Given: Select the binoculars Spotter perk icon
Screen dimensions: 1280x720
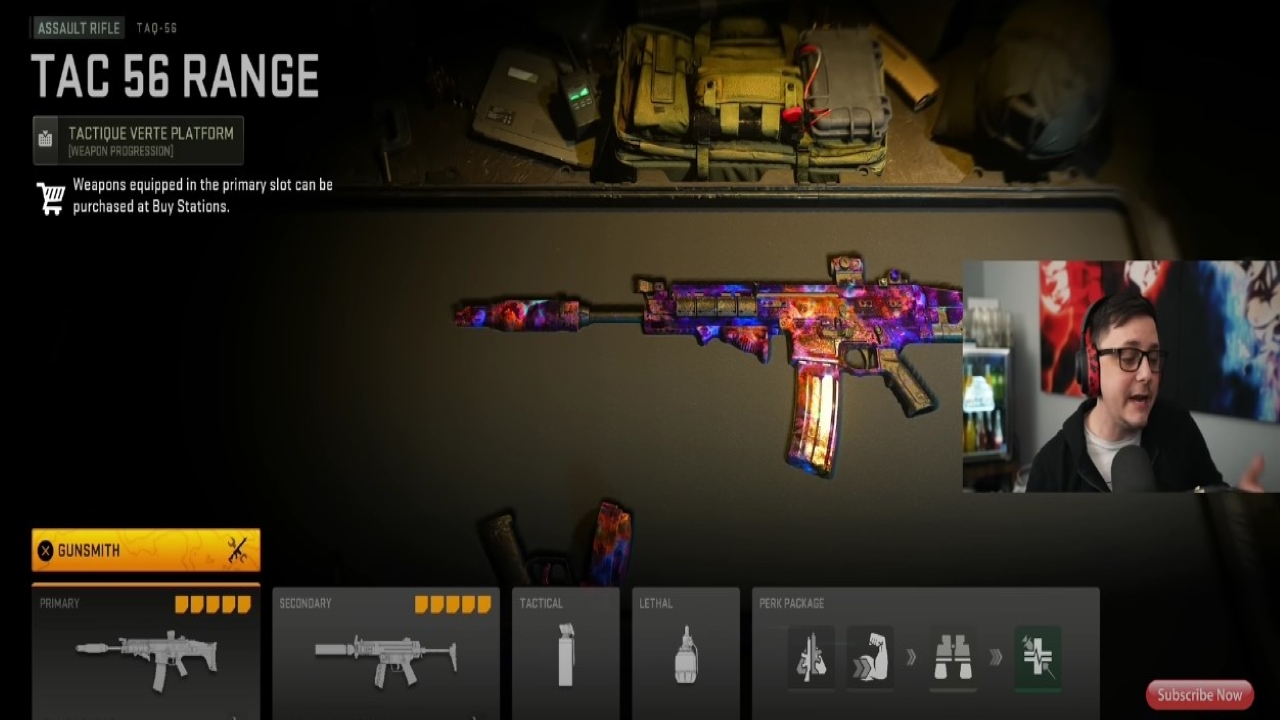Looking at the screenshot, I should (952, 657).
